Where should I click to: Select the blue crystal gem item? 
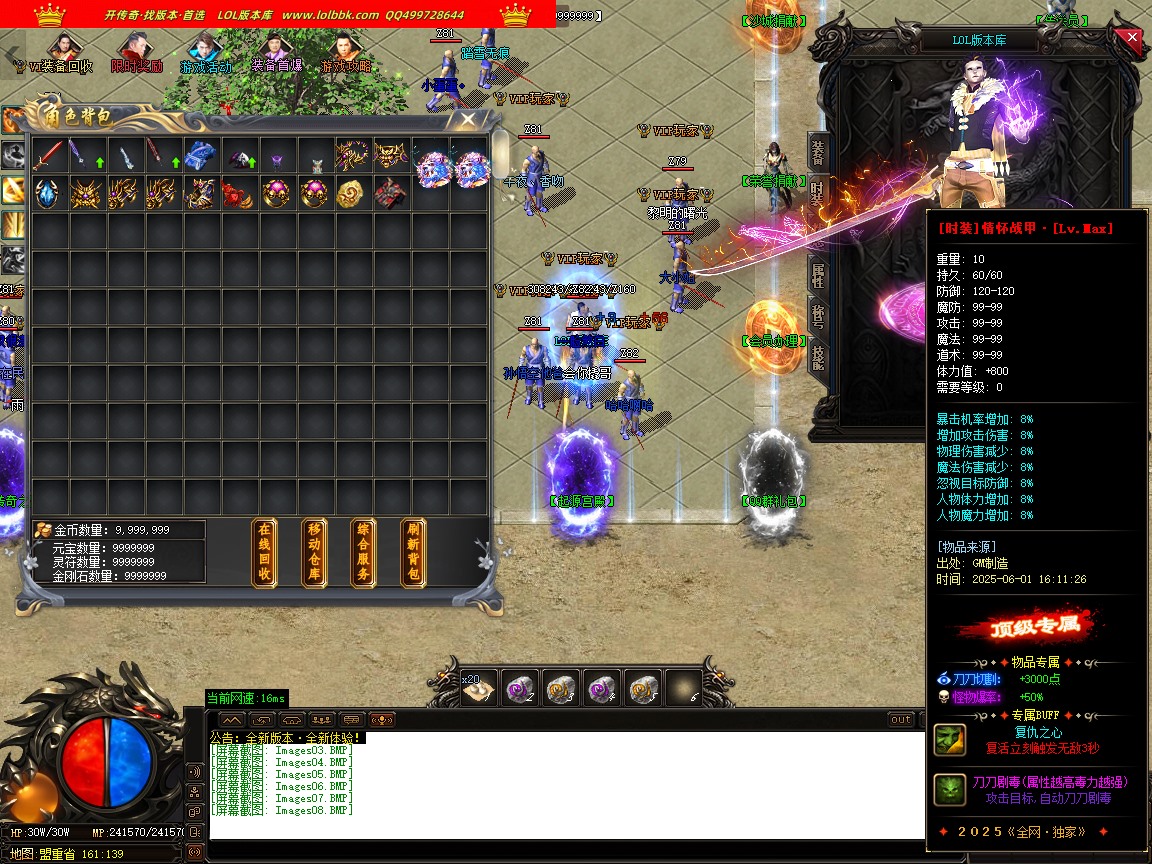[x=47, y=193]
